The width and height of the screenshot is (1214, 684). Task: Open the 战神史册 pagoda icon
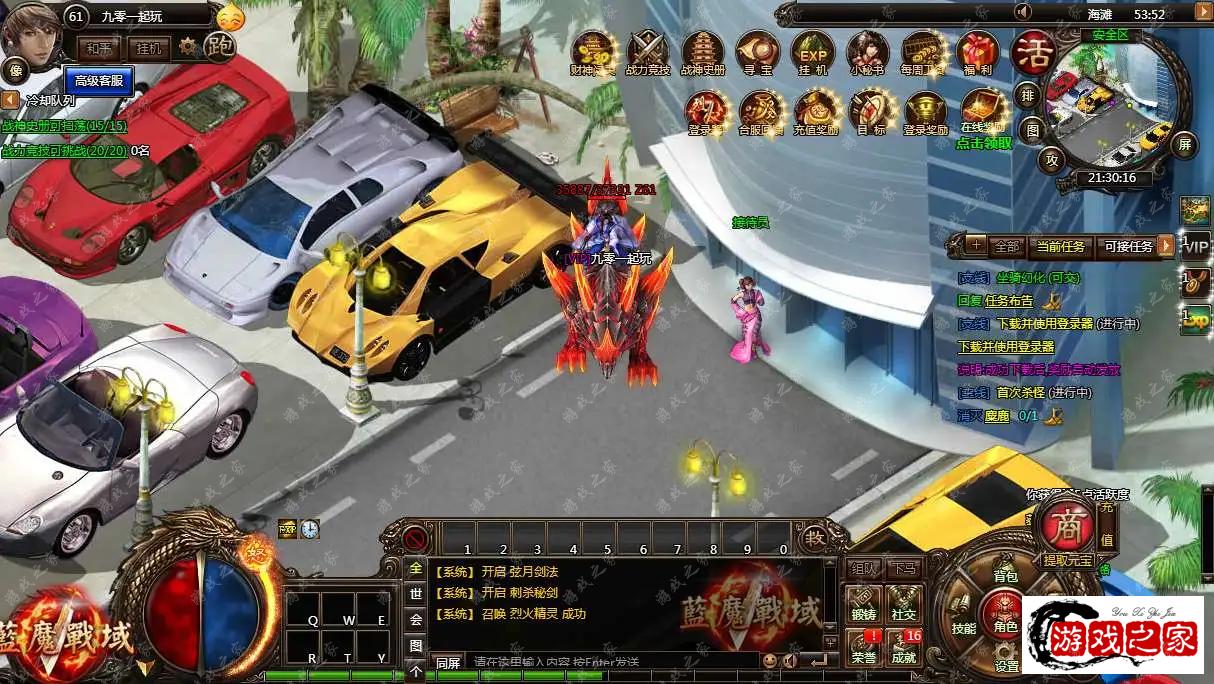click(702, 53)
